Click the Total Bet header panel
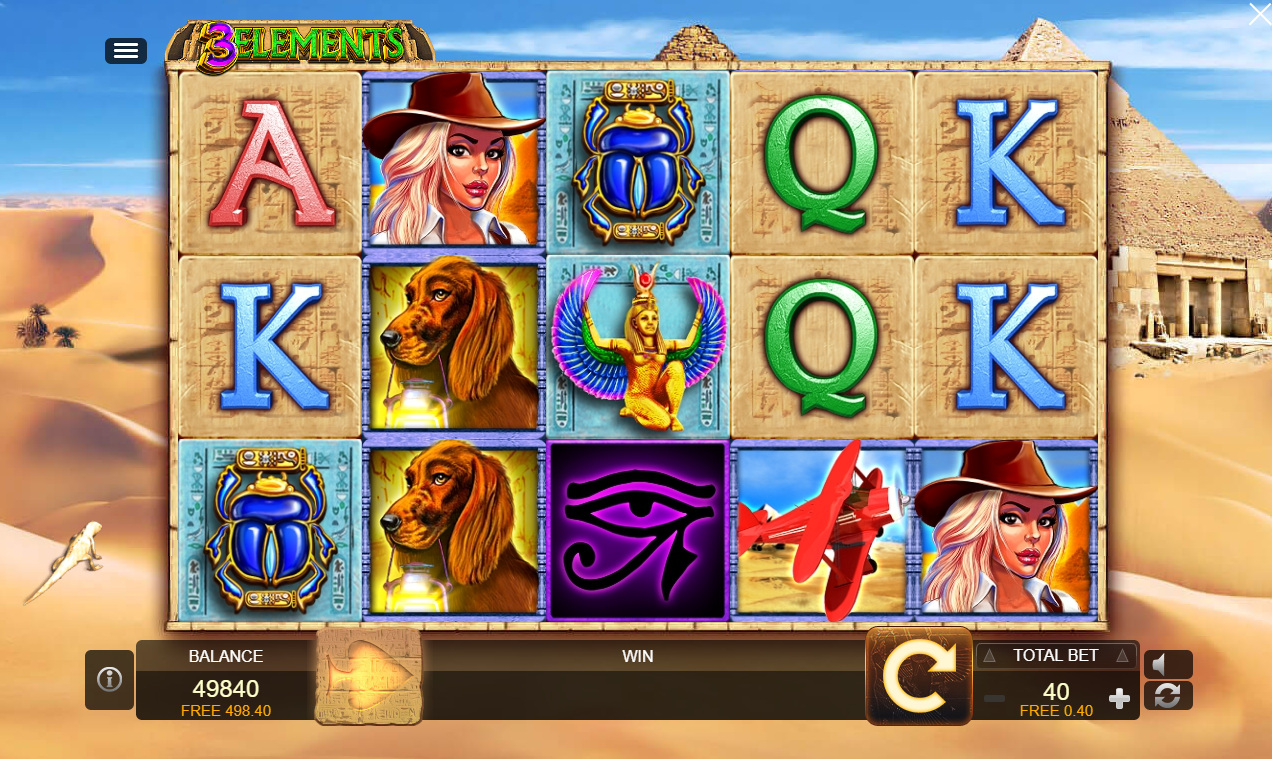Screen dimensions: 1272x759 1055,656
